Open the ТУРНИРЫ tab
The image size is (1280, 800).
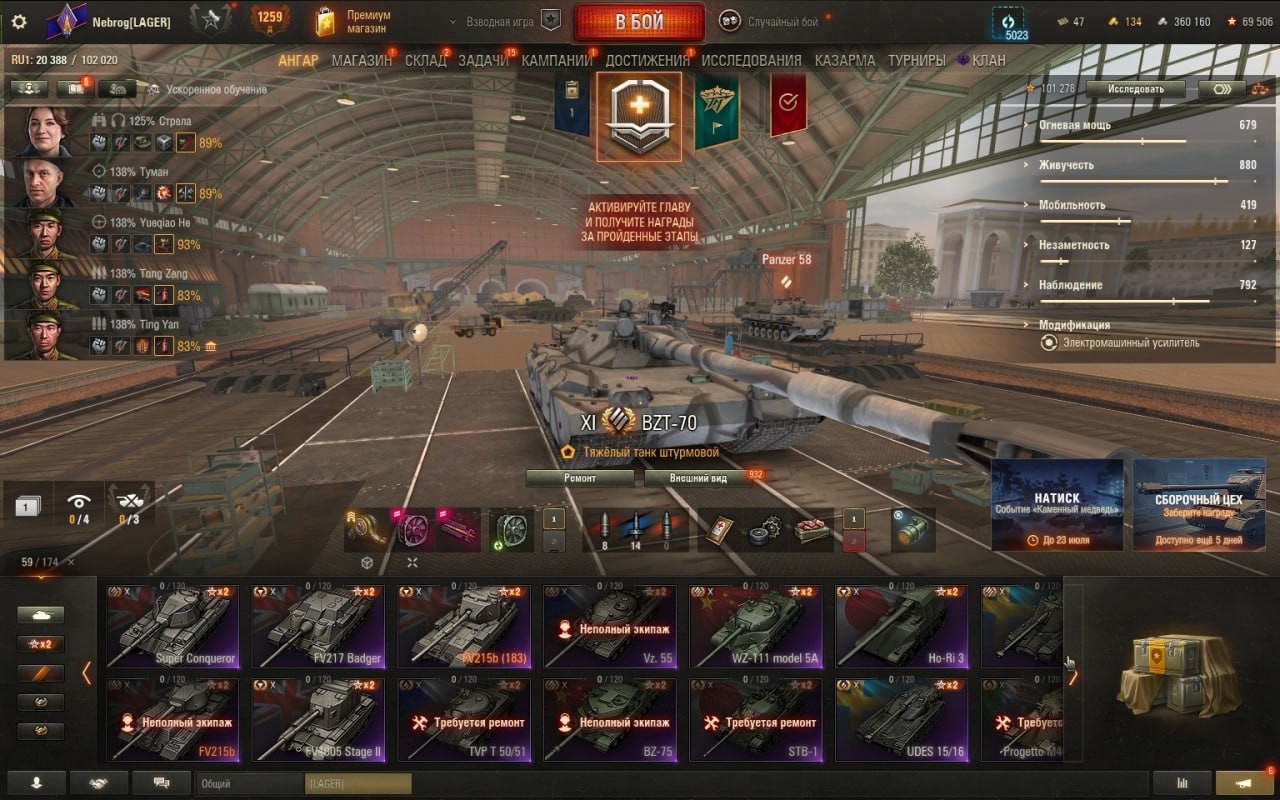pyautogui.click(x=916, y=60)
